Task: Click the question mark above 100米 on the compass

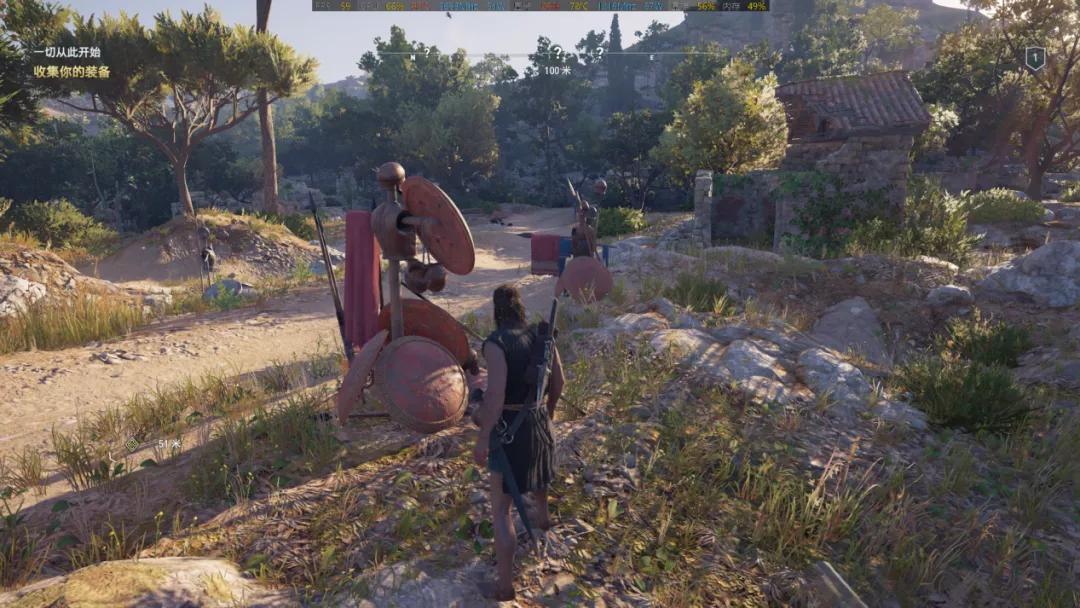Action: pos(557,53)
